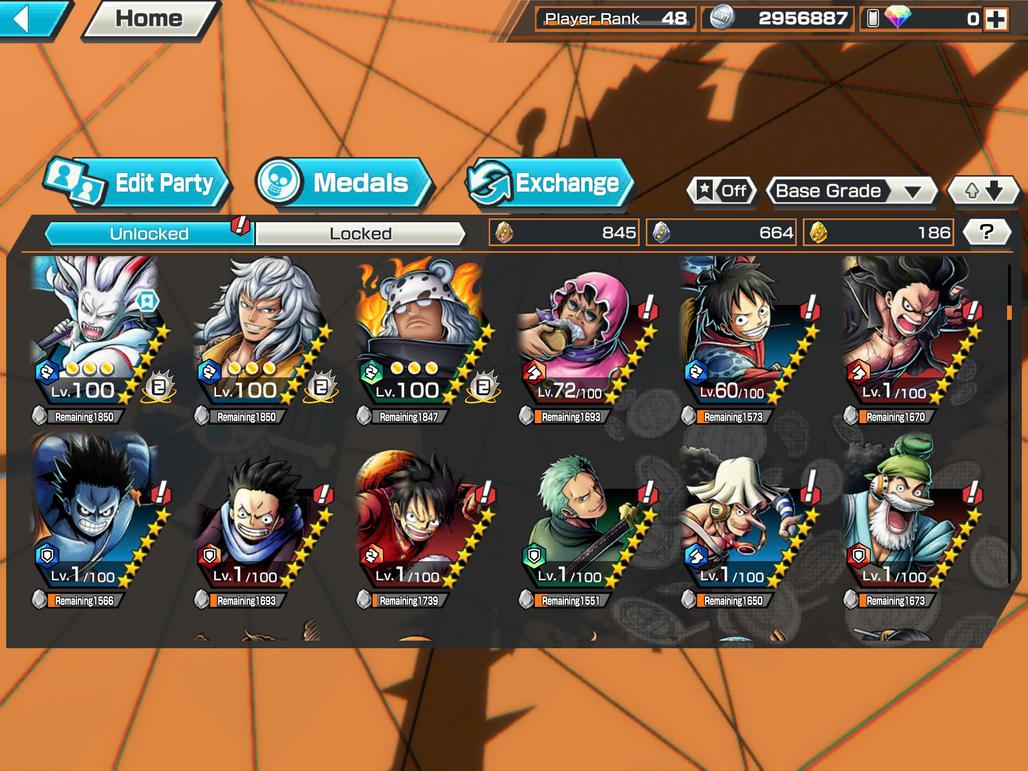
Task: Return to the Home screen
Action: pyautogui.click(x=149, y=18)
